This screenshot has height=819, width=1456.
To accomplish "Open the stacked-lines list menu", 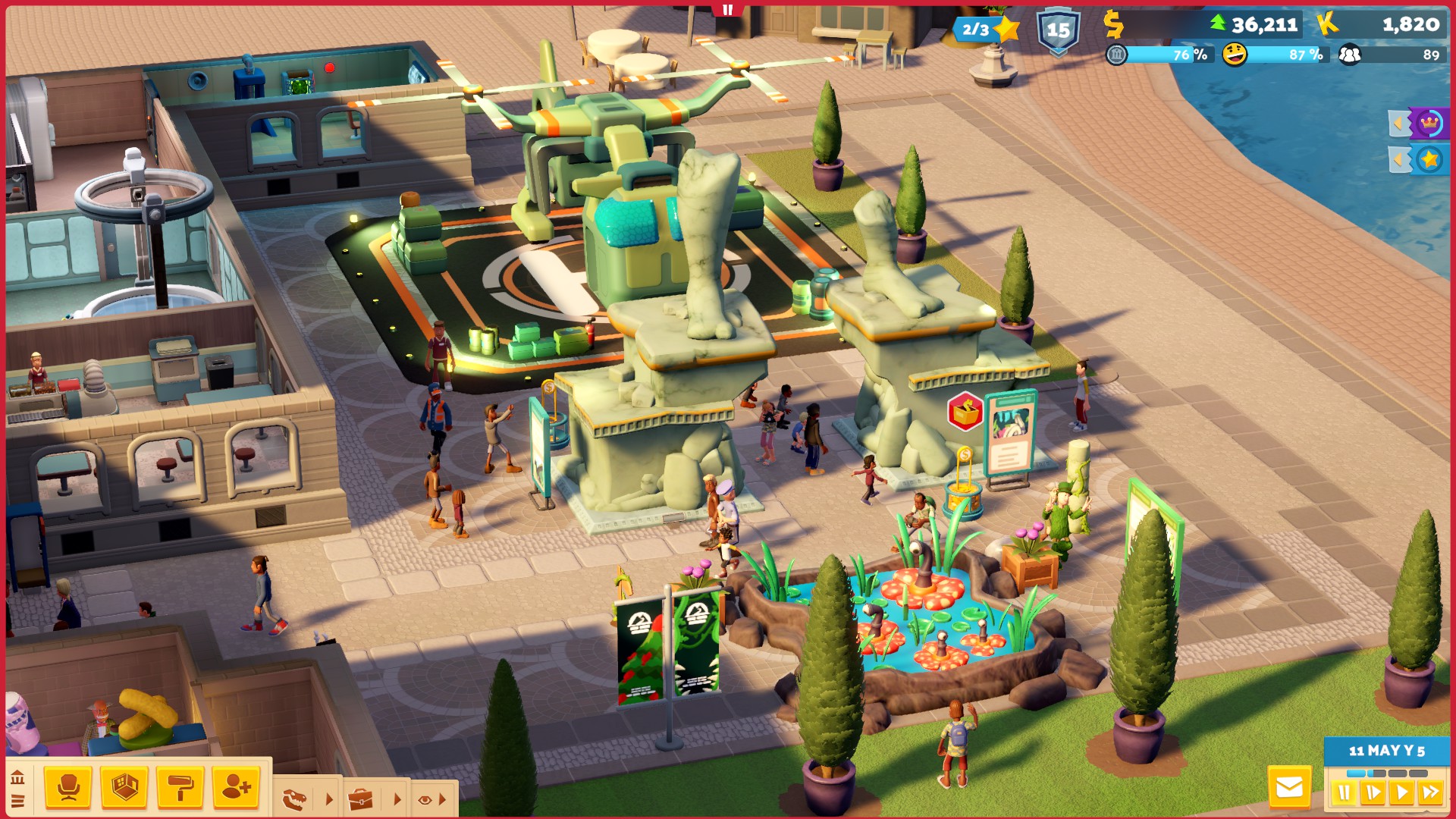I will [17, 801].
